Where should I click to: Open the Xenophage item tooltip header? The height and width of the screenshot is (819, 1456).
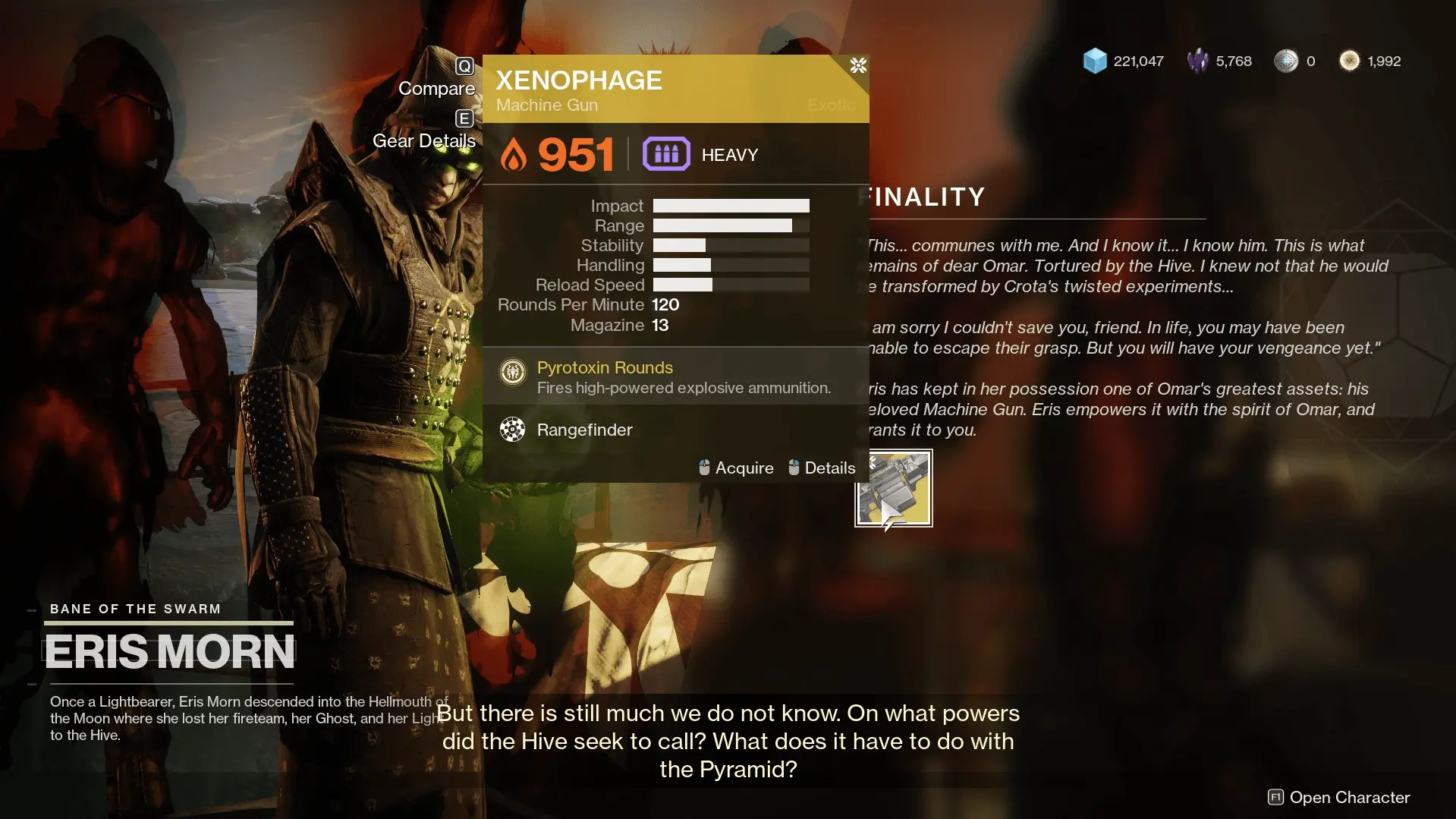coord(579,80)
